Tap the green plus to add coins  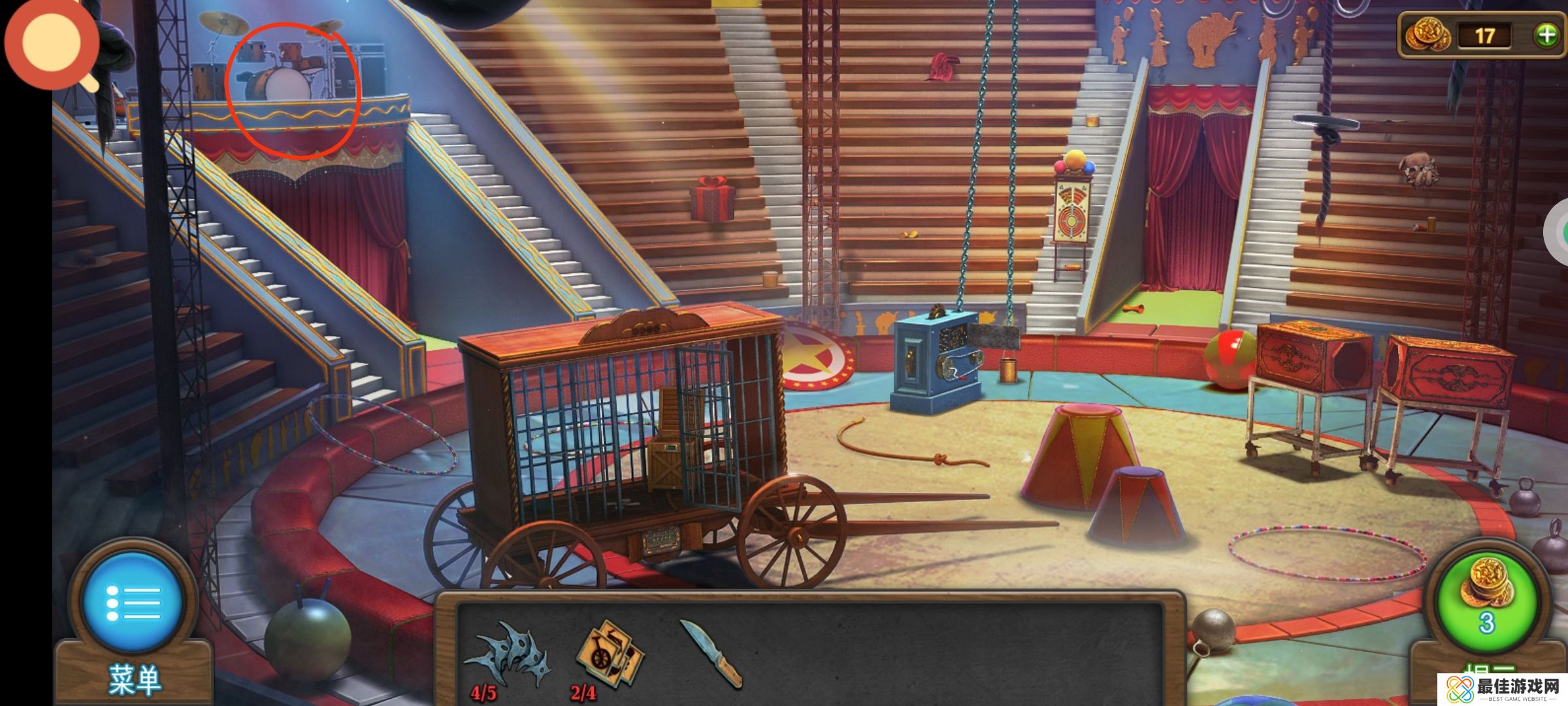coord(1546,35)
